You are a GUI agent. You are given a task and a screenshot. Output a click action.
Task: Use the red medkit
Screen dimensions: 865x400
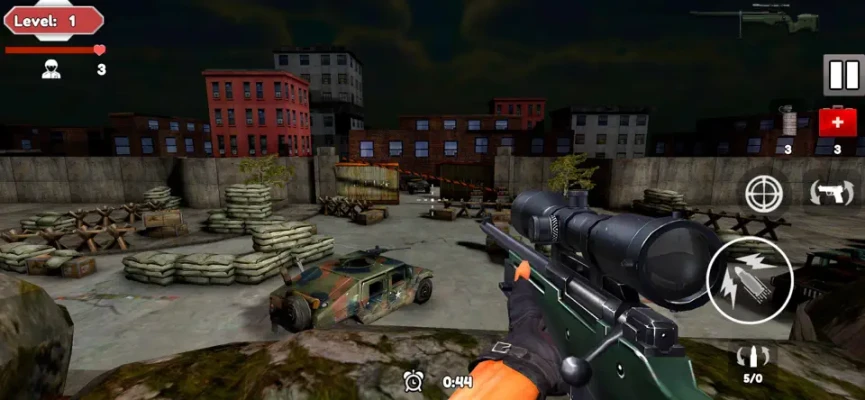[836, 122]
